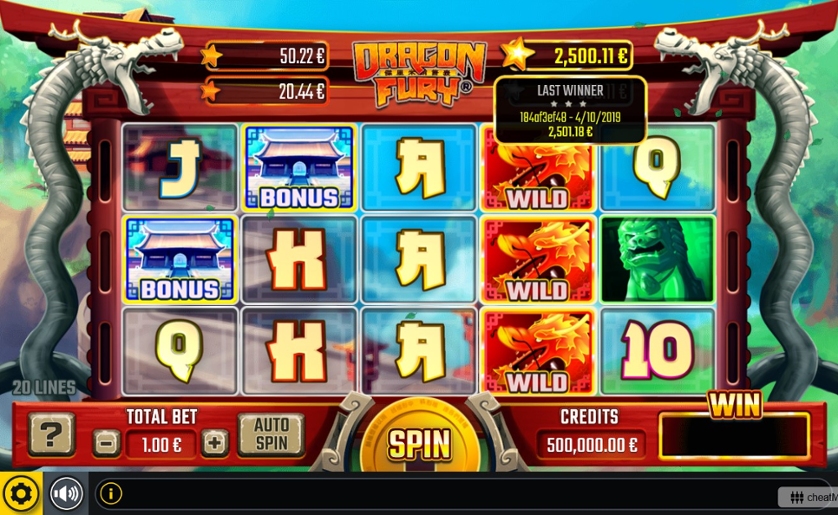Show game info via the 'i' icon
This screenshot has width=838, height=515.
[x=110, y=493]
